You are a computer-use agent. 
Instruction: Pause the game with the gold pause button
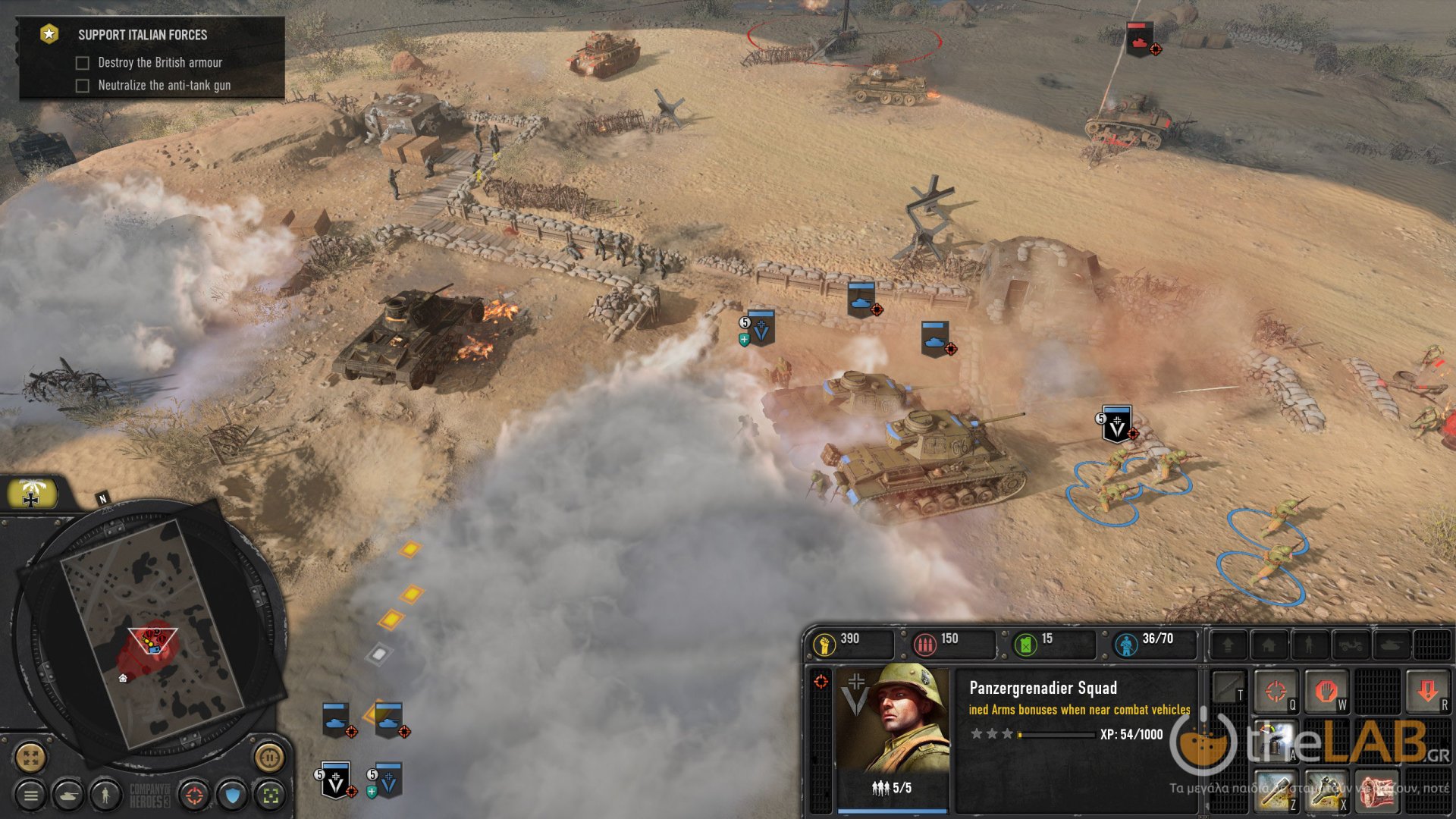tap(268, 758)
